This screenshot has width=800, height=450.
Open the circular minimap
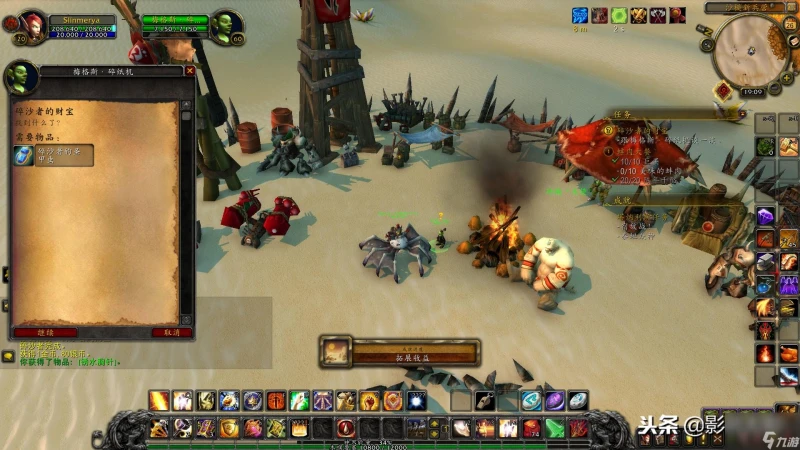coord(748,48)
